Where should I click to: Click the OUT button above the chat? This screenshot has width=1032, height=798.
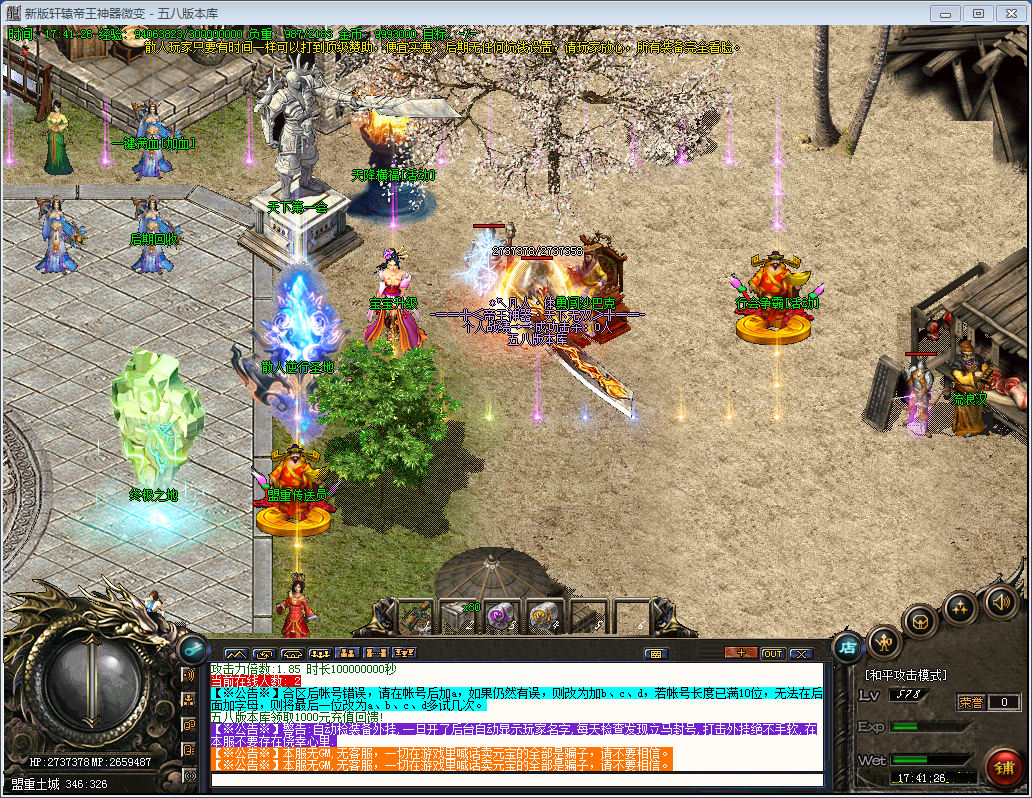[772, 654]
